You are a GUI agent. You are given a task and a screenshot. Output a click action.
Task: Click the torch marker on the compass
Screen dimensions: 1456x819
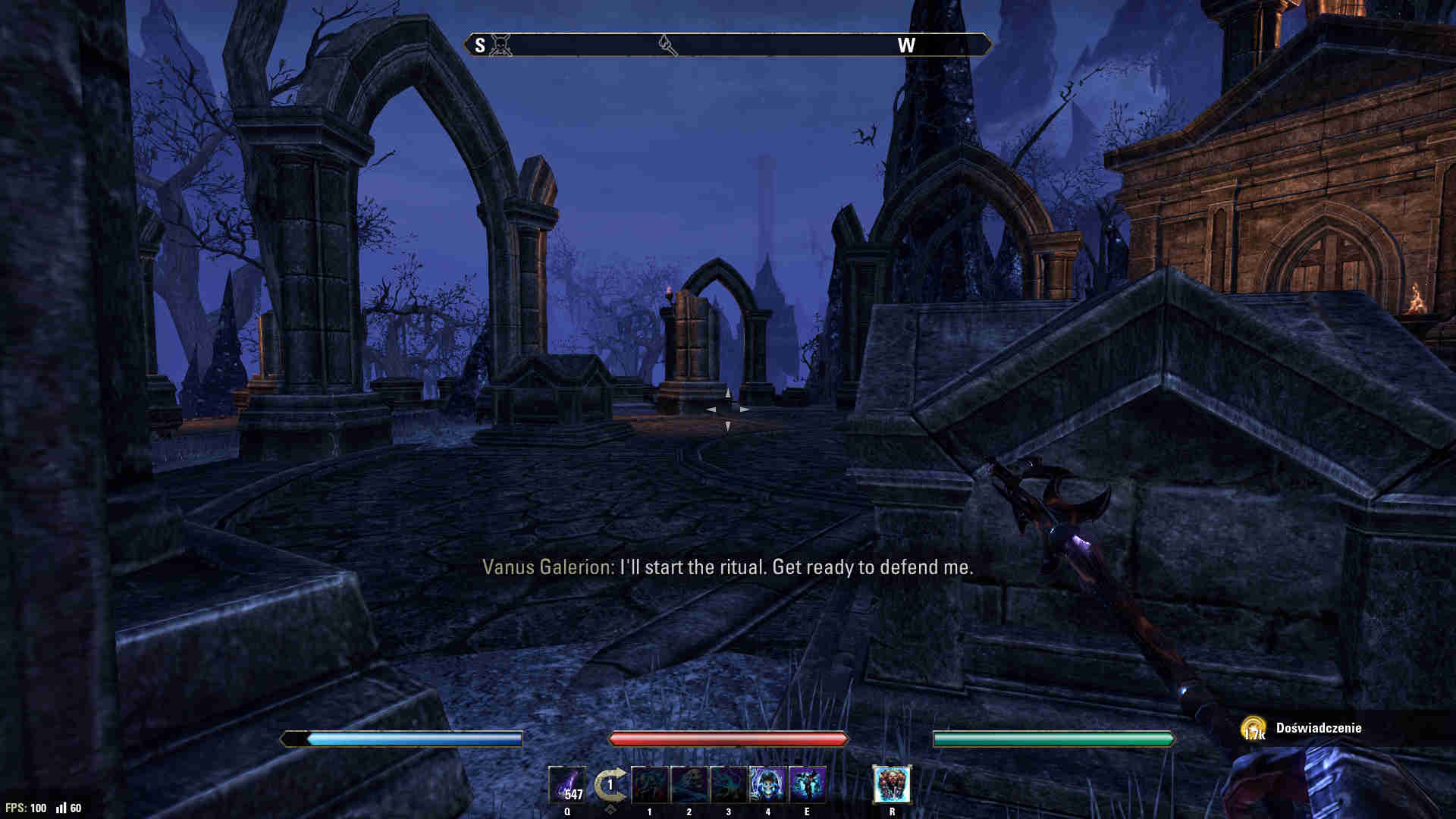pos(667,45)
